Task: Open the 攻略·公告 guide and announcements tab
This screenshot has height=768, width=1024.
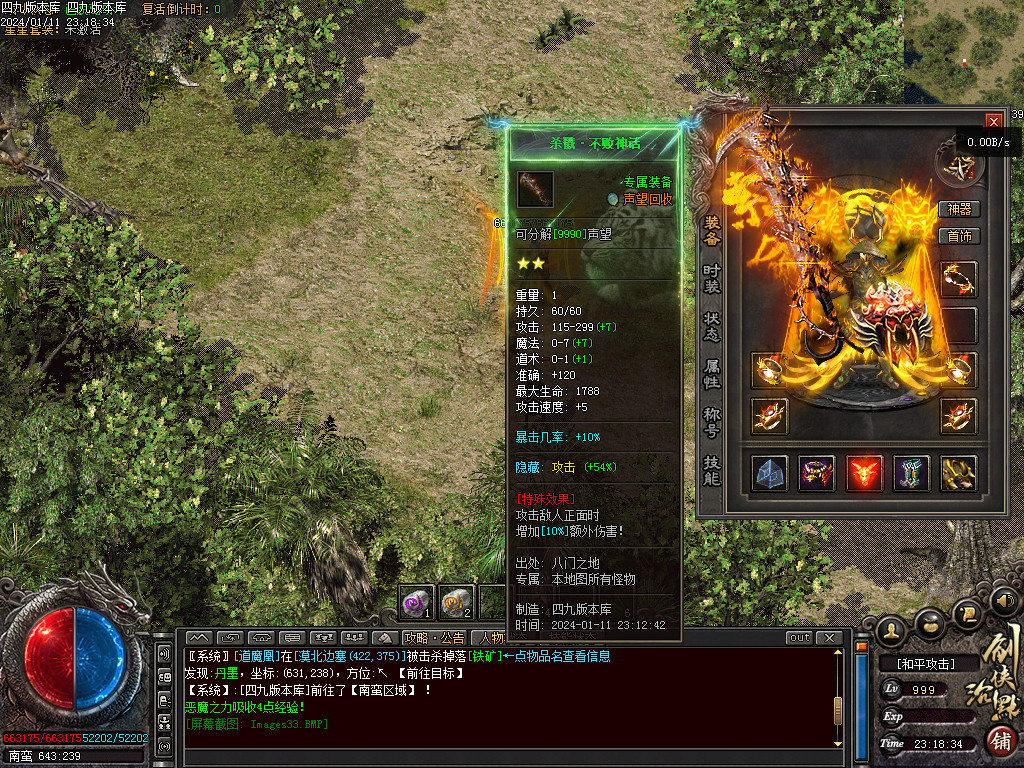Action: [435, 638]
